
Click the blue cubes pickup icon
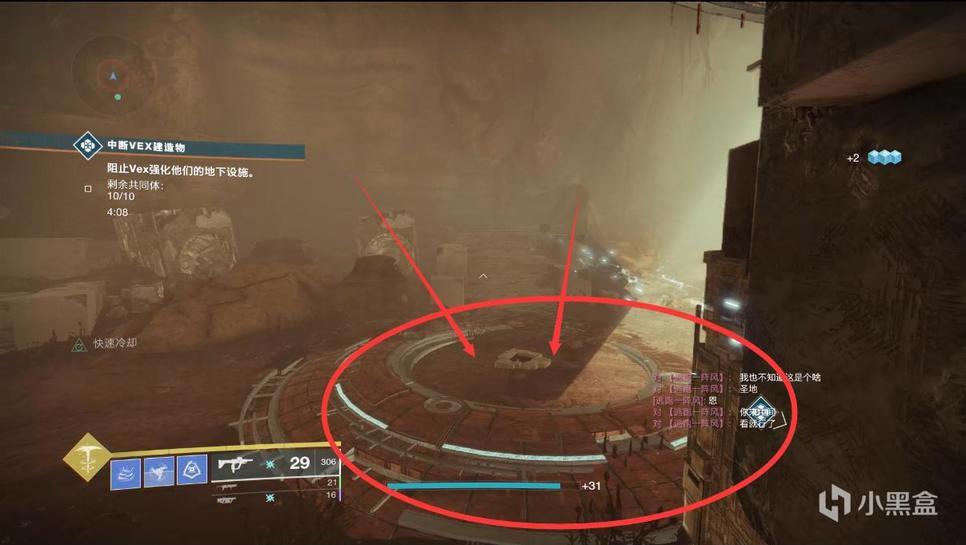tap(884, 158)
